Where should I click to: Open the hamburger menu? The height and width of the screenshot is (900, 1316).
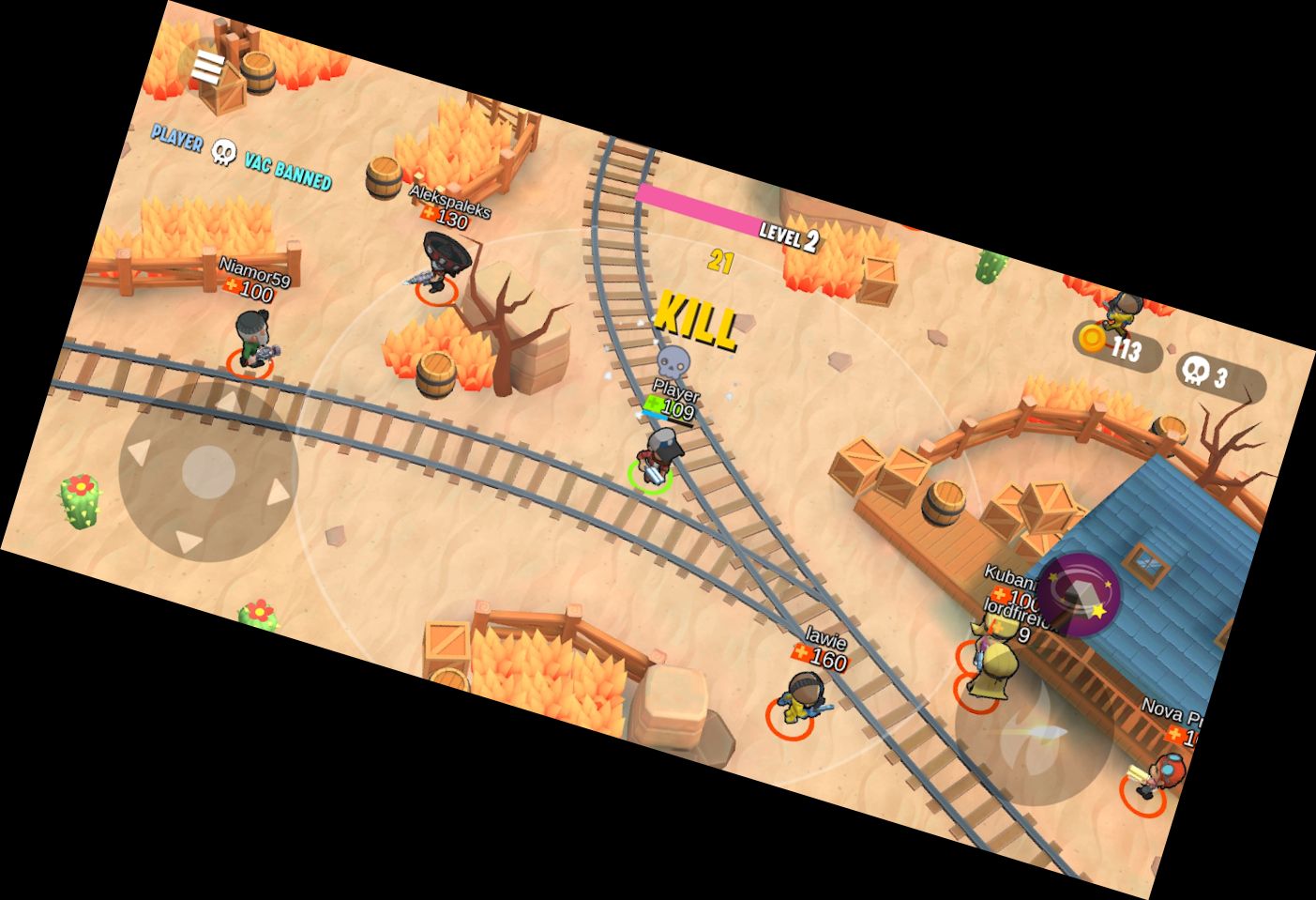[207, 68]
